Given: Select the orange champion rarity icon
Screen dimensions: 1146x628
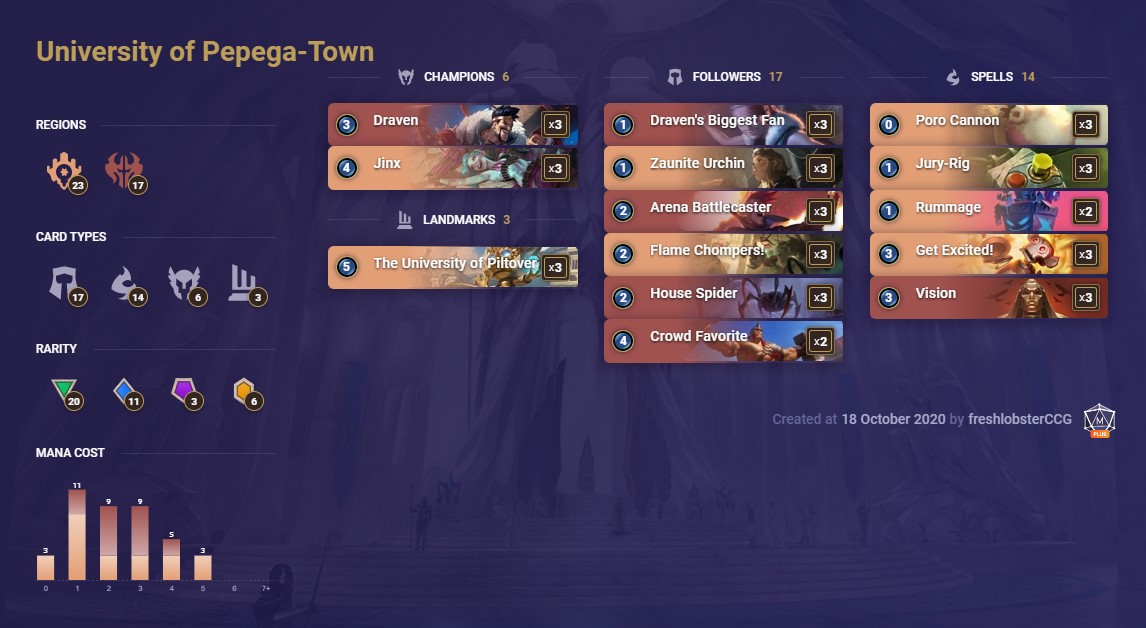Looking at the screenshot, I should pos(245,392).
